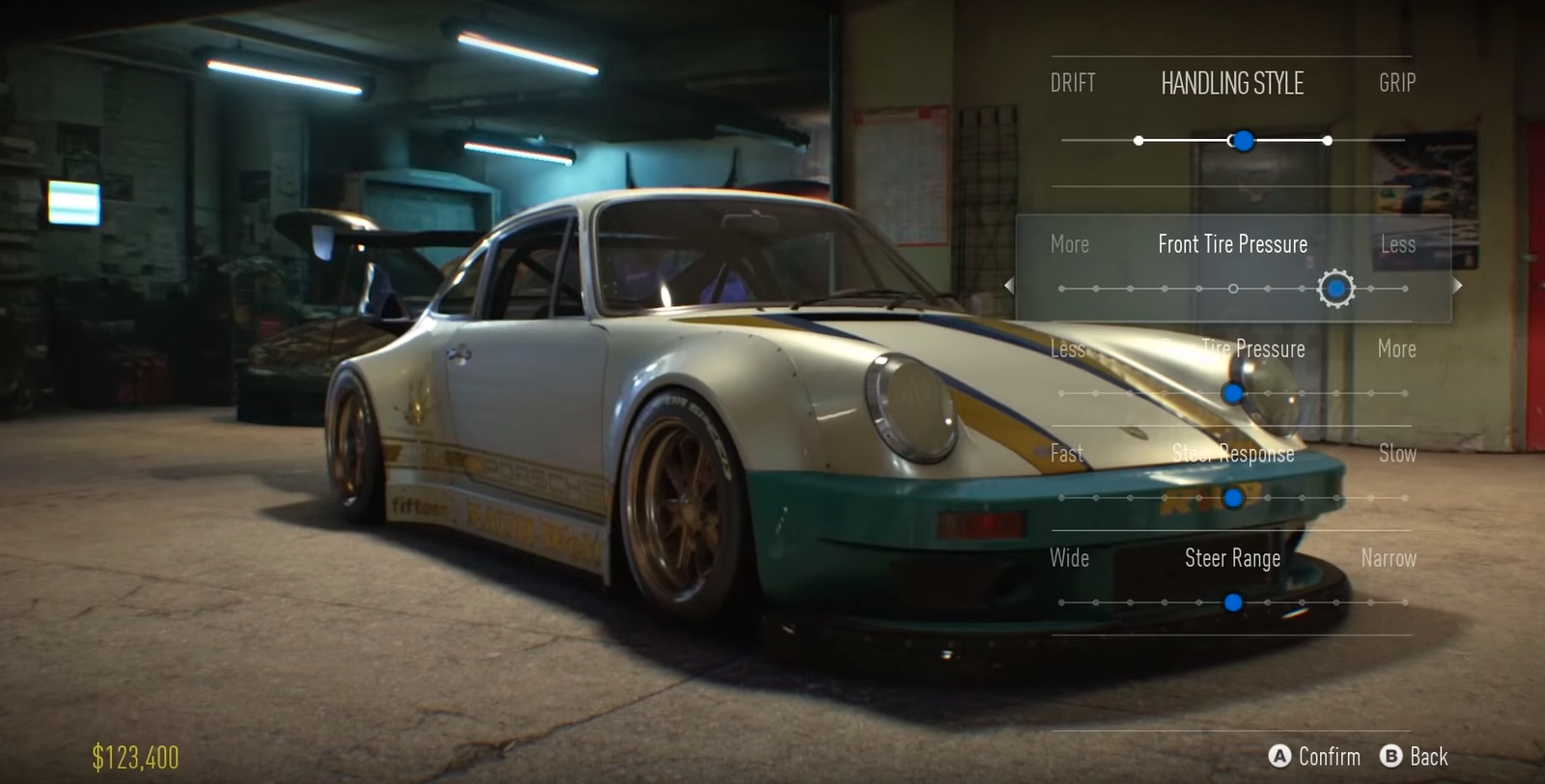
Task: Select Grip handling style
Action: (1394, 83)
